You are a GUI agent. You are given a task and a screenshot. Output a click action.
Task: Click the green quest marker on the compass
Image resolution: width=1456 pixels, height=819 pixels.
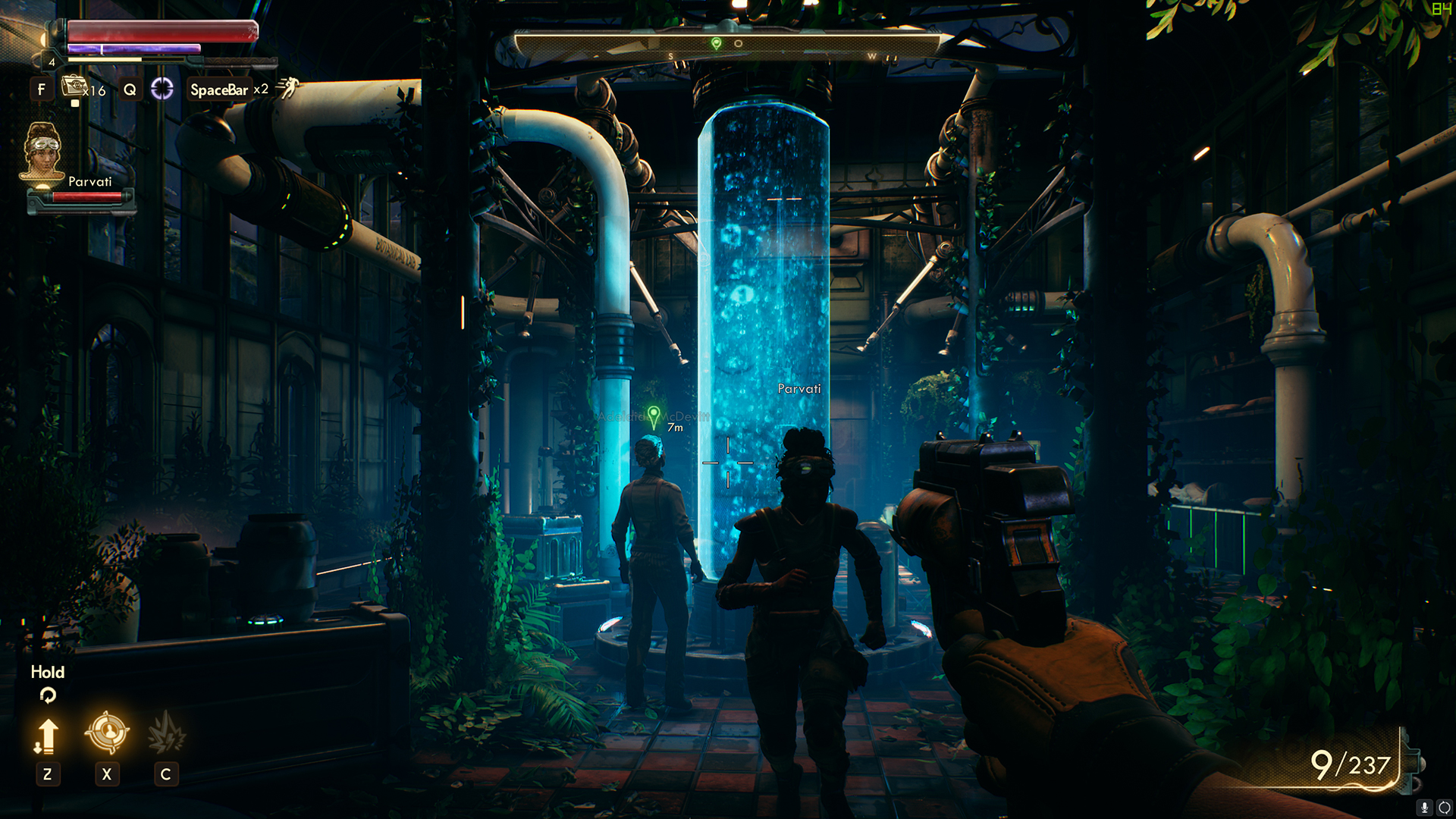(716, 44)
